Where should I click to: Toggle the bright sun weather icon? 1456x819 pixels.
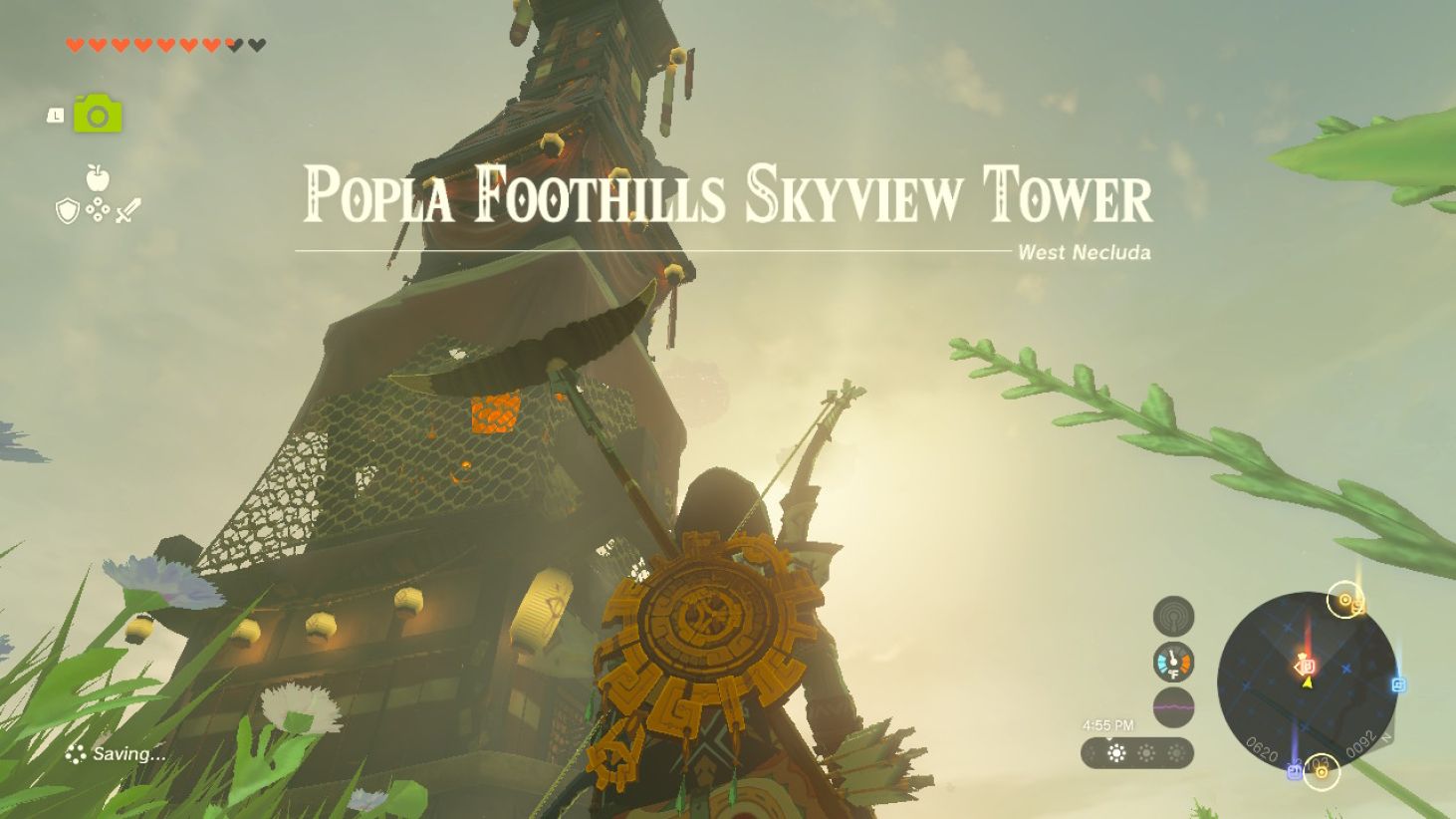pyautogui.click(x=1116, y=751)
